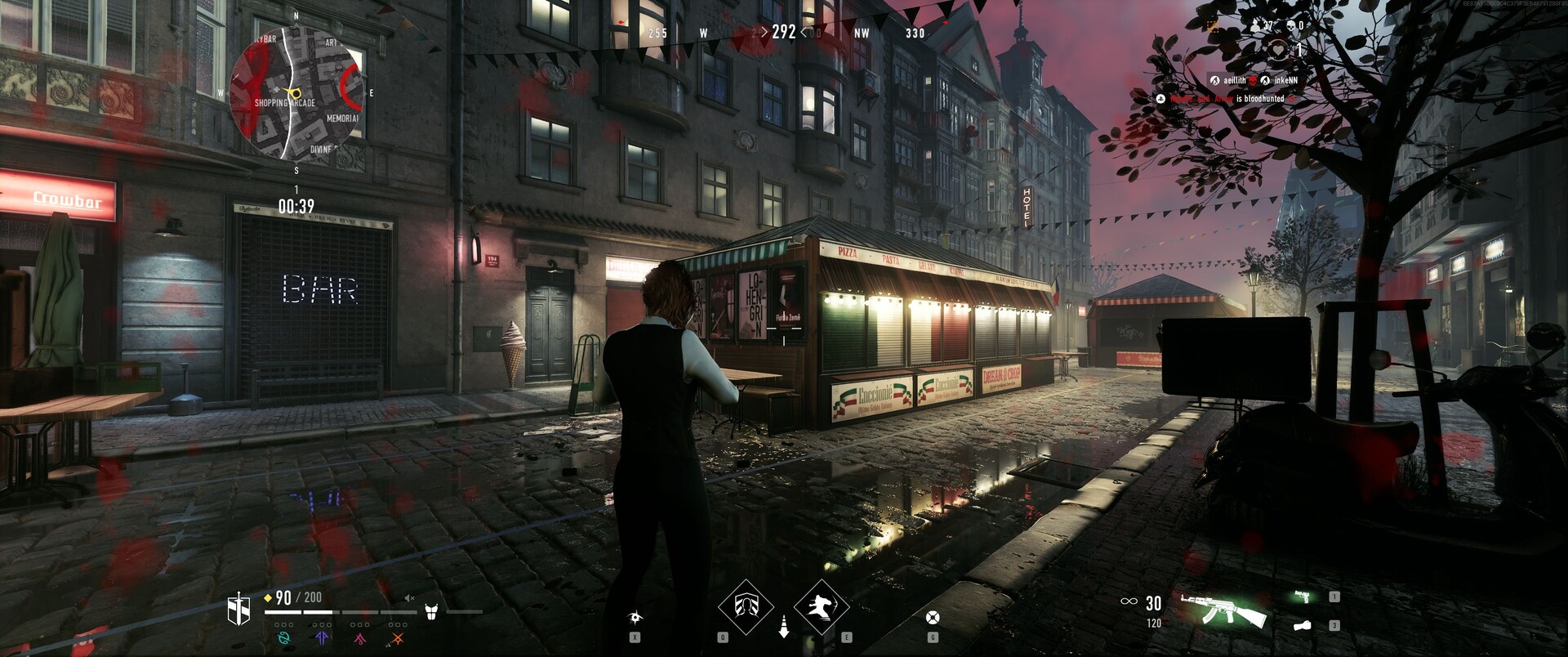The image size is (1568, 657).
Task: Select the fist melee slot
Action: click(x=1303, y=625)
